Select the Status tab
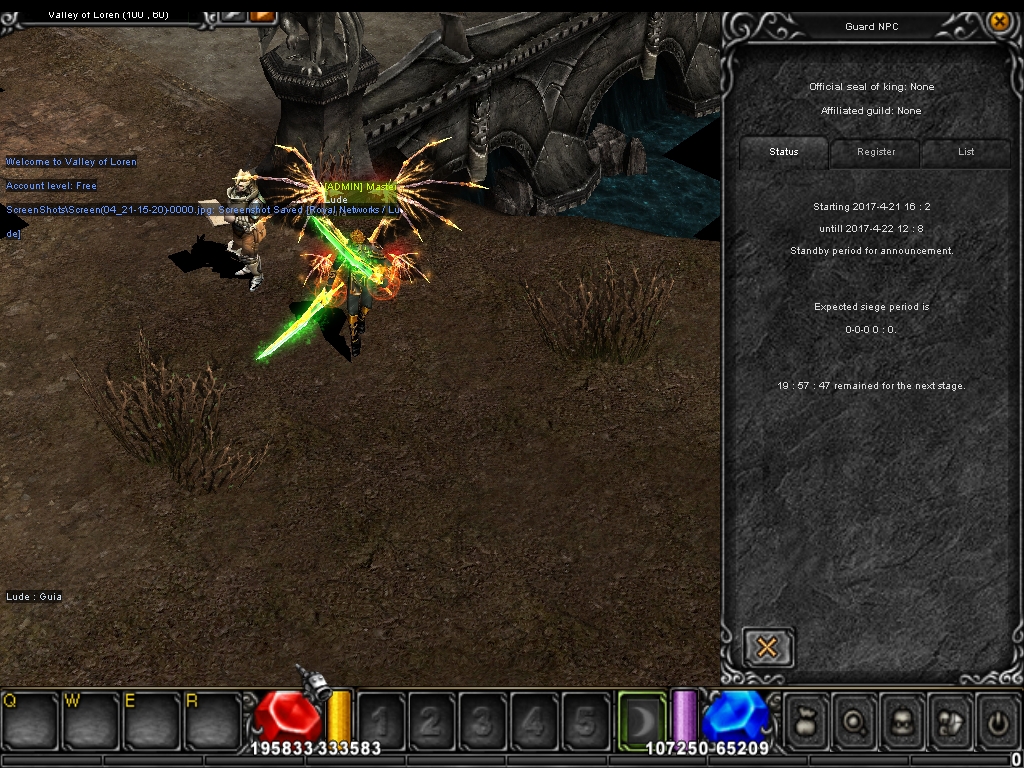1024x768 pixels. click(x=784, y=152)
